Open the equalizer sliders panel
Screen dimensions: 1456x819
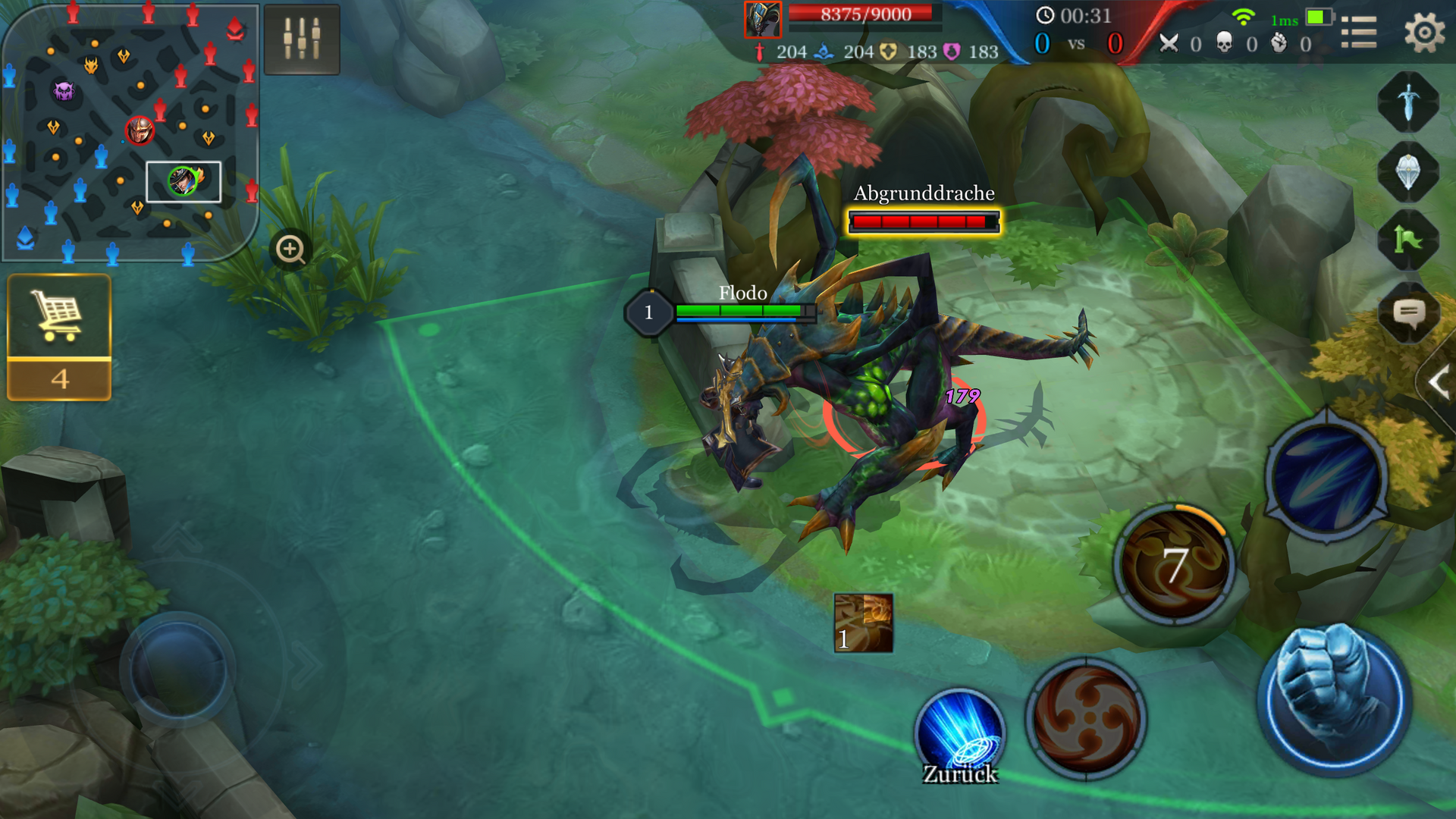(302, 39)
